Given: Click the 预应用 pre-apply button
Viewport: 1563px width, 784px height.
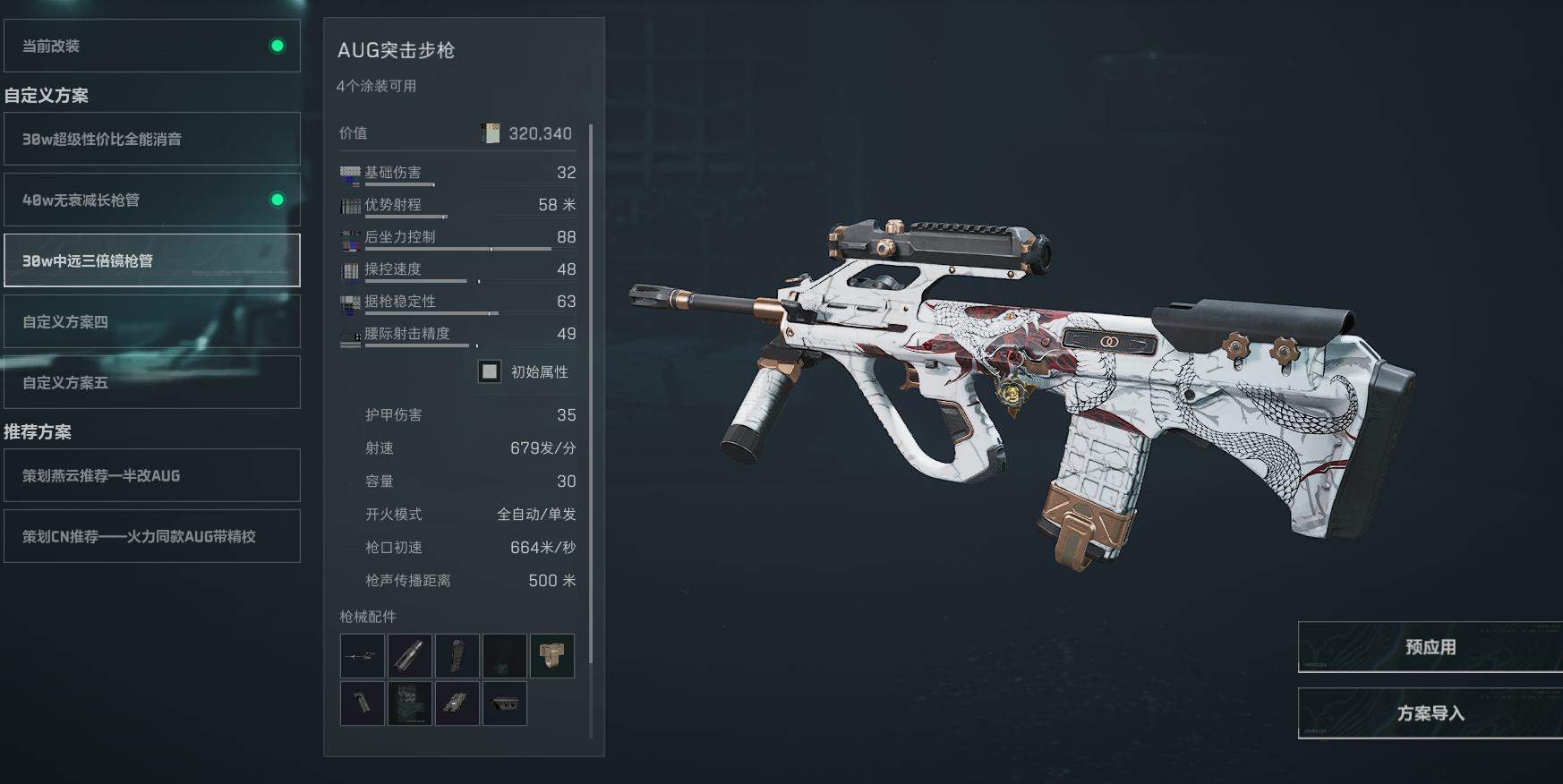Looking at the screenshot, I should (x=1430, y=647).
